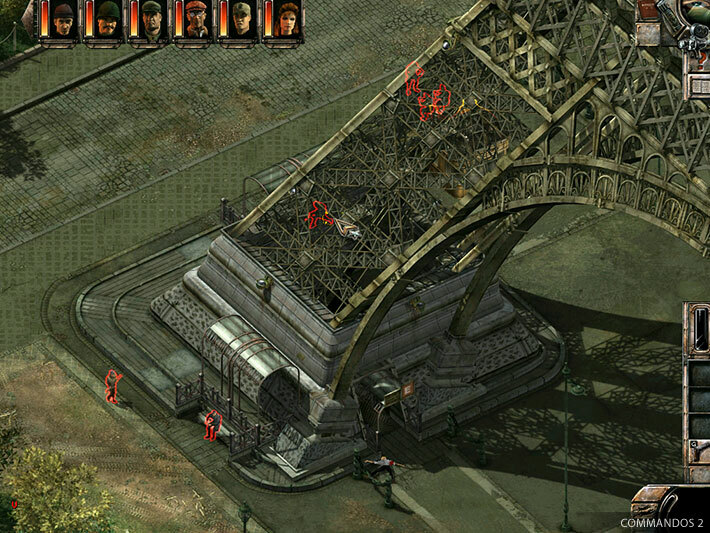Select the commando wearing the dark beanie
The width and height of the screenshot is (710, 533).
[64, 19]
